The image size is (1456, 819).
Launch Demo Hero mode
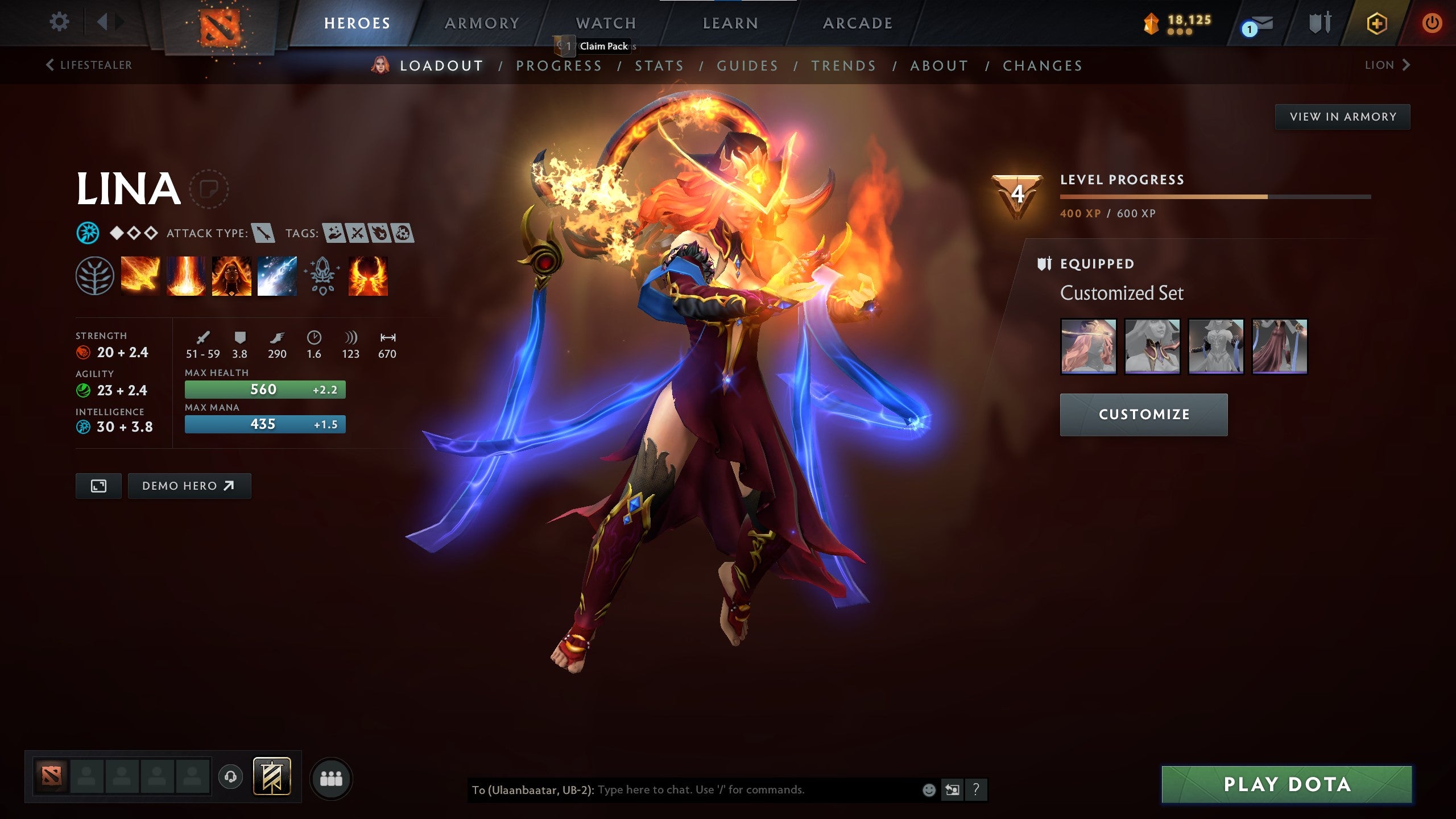[x=189, y=486]
